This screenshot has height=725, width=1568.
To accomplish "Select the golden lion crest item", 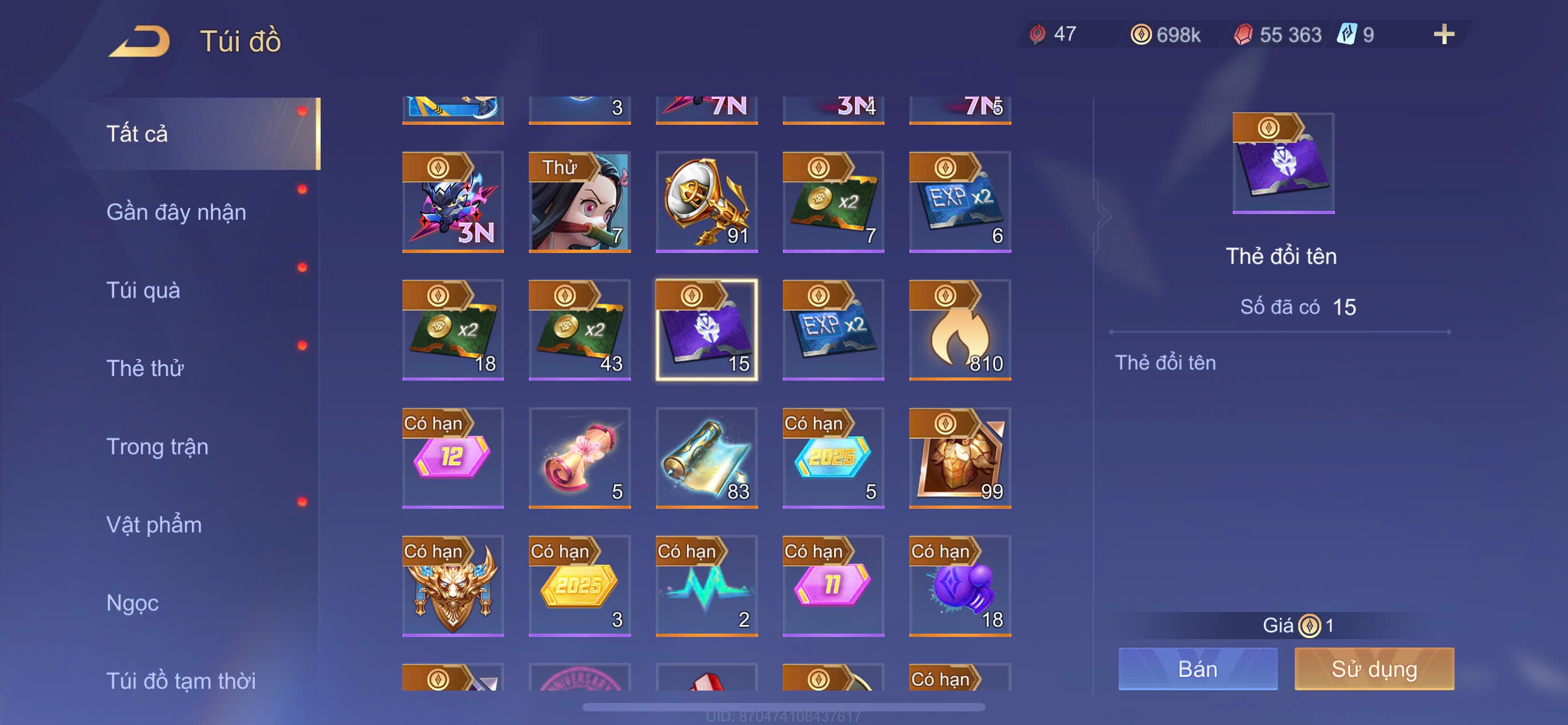I will [453, 586].
